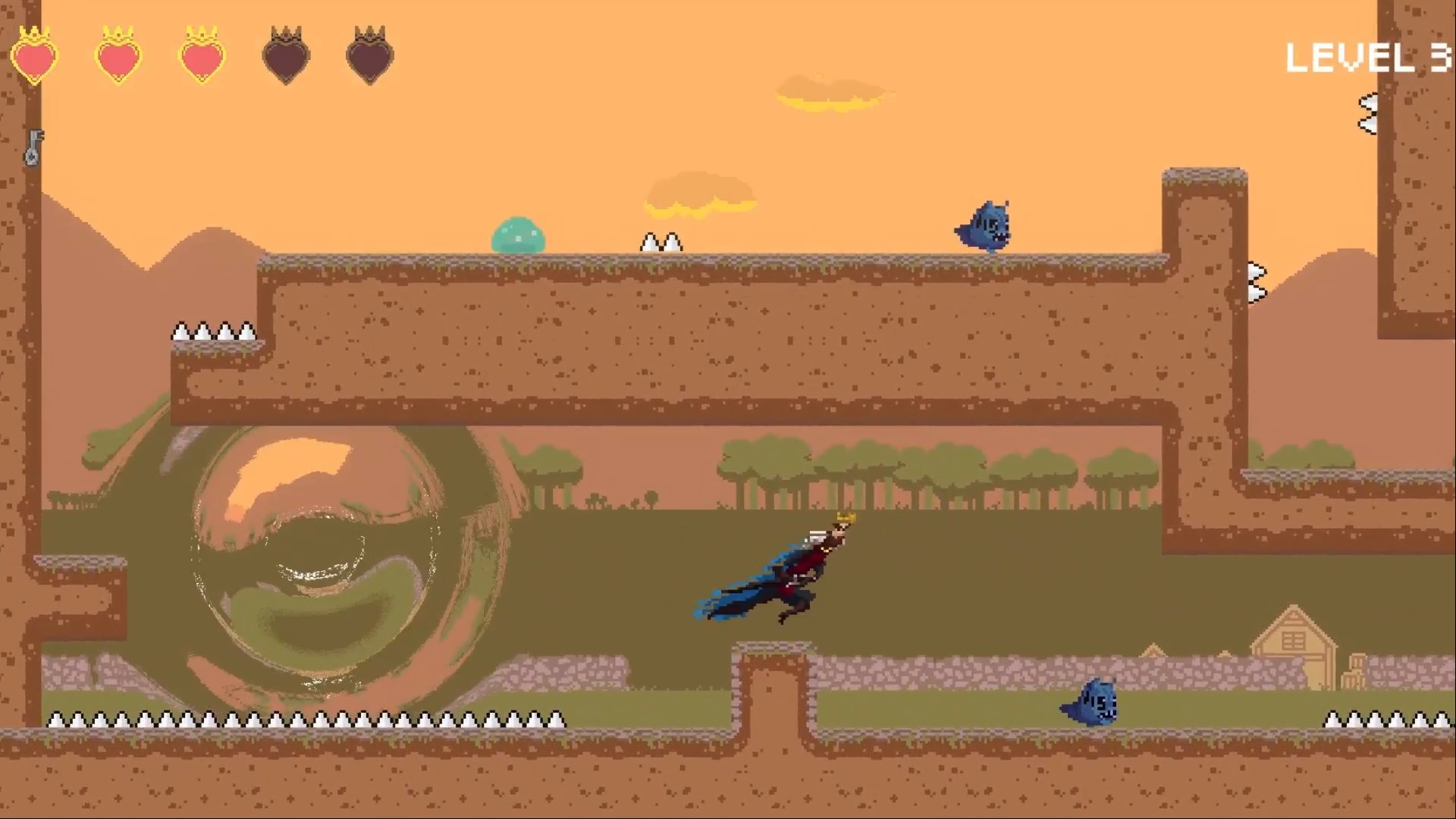Click the first darkened empty heart
This screenshot has width=1456, height=819.
(x=286, y=55)
